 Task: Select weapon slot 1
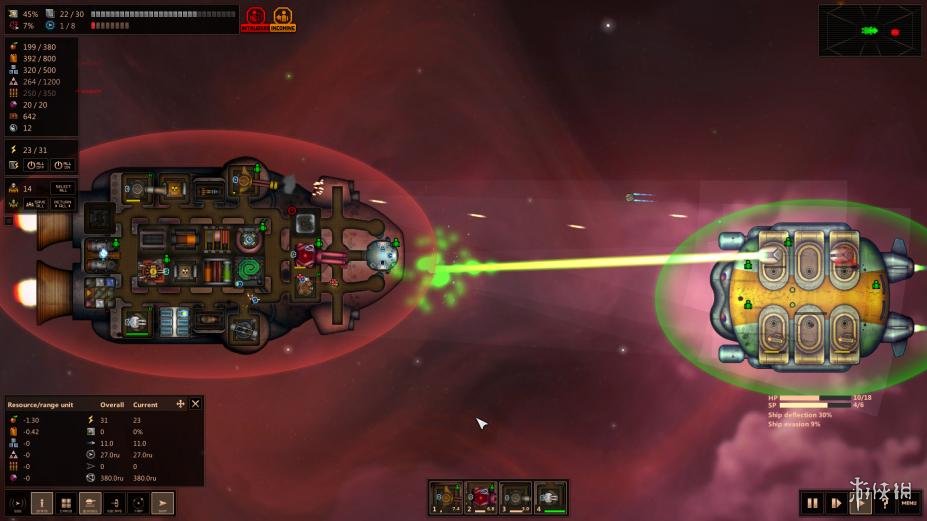446,497
